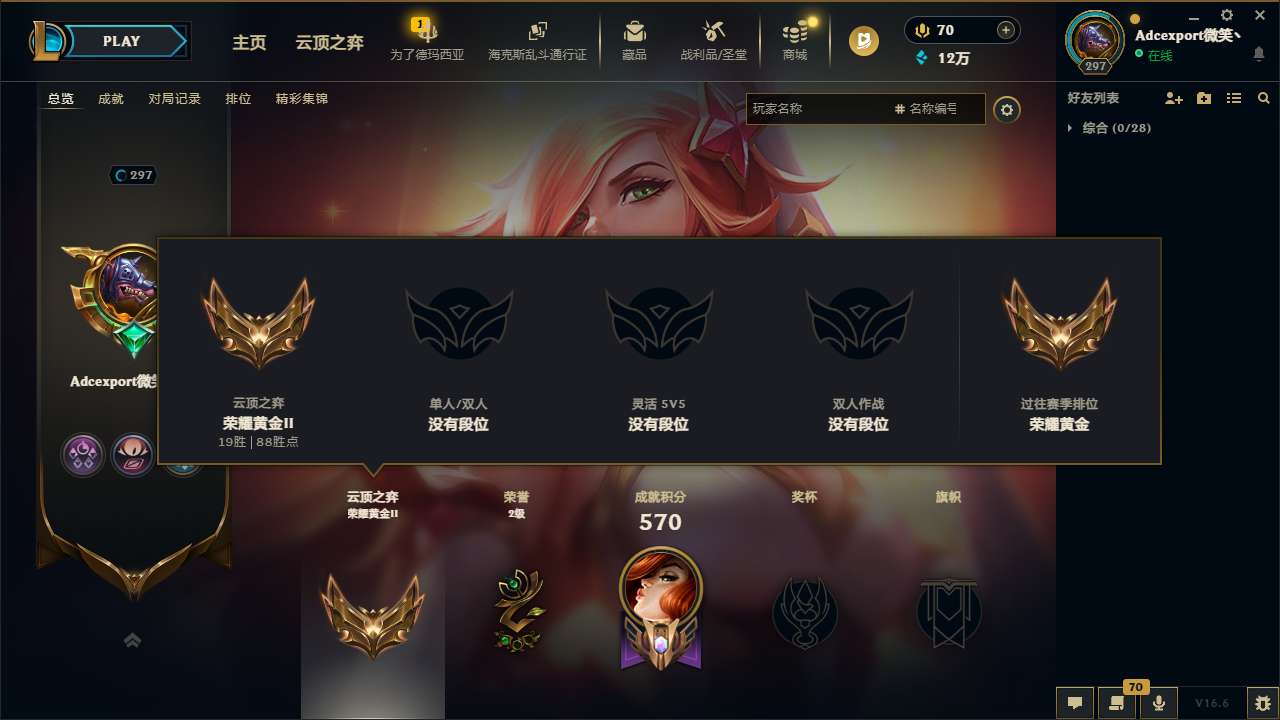Select 主页 in the navigation menu
Screen dimensions: 1280x720
(x=249, y=43)
